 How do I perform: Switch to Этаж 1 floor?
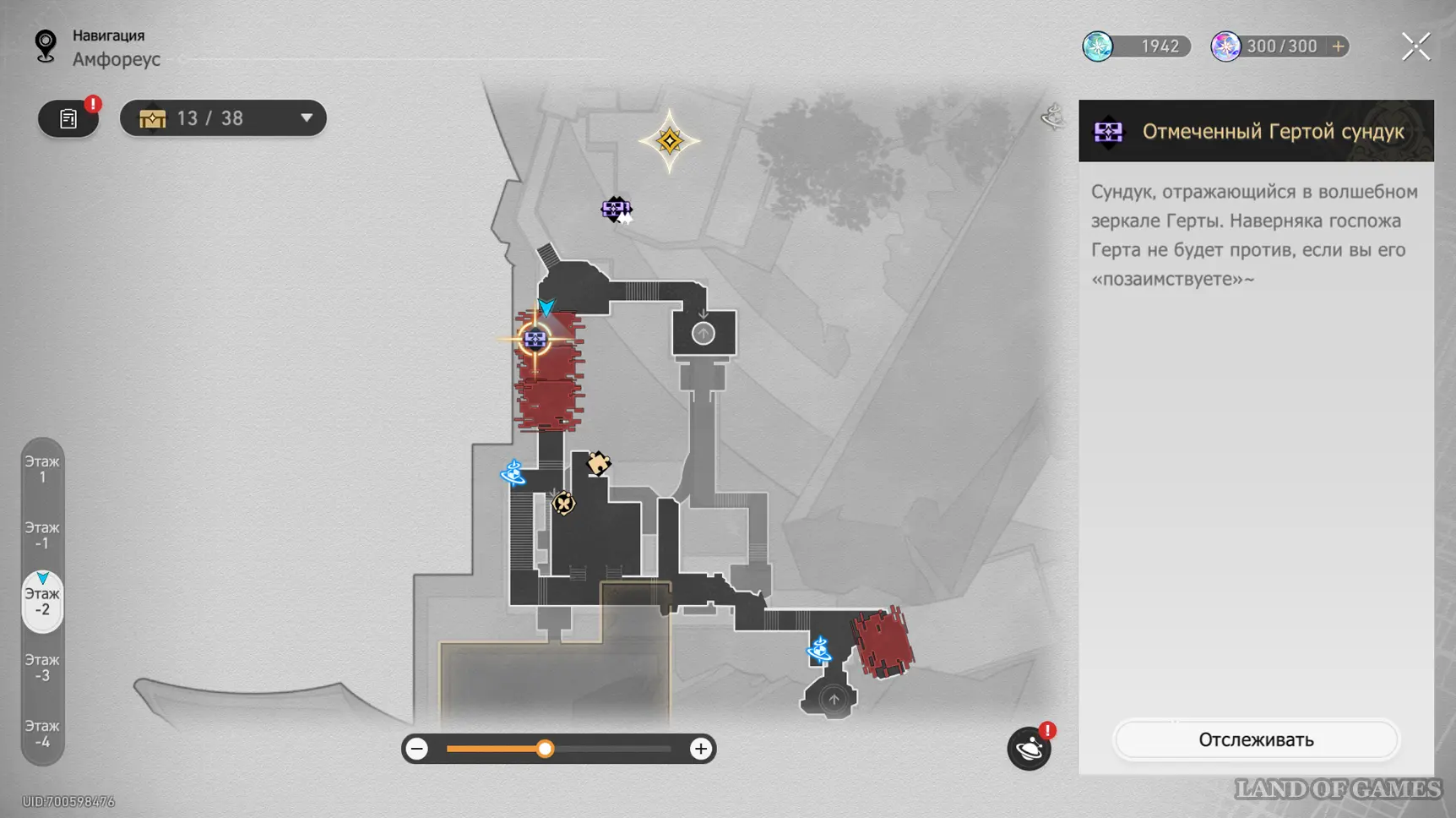(42, 469)
